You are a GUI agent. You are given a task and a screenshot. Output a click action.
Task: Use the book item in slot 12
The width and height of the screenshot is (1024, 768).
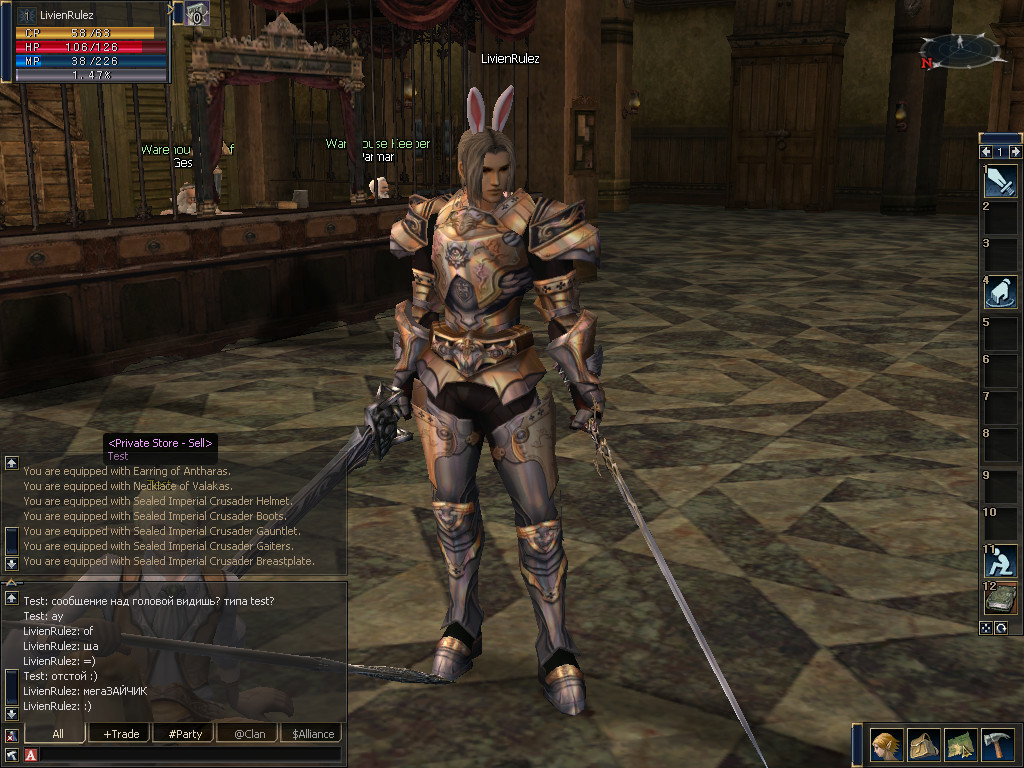[x=1001, y=597]
